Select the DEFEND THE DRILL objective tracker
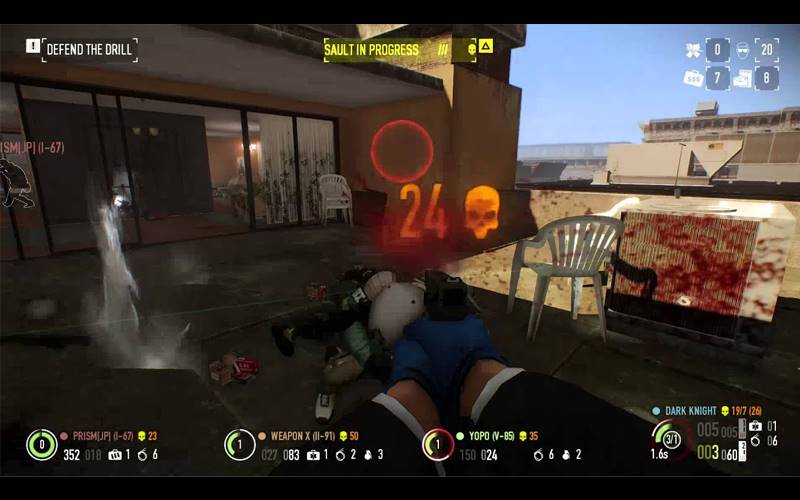This screenshot has height=500, width=800. [89, 50]
